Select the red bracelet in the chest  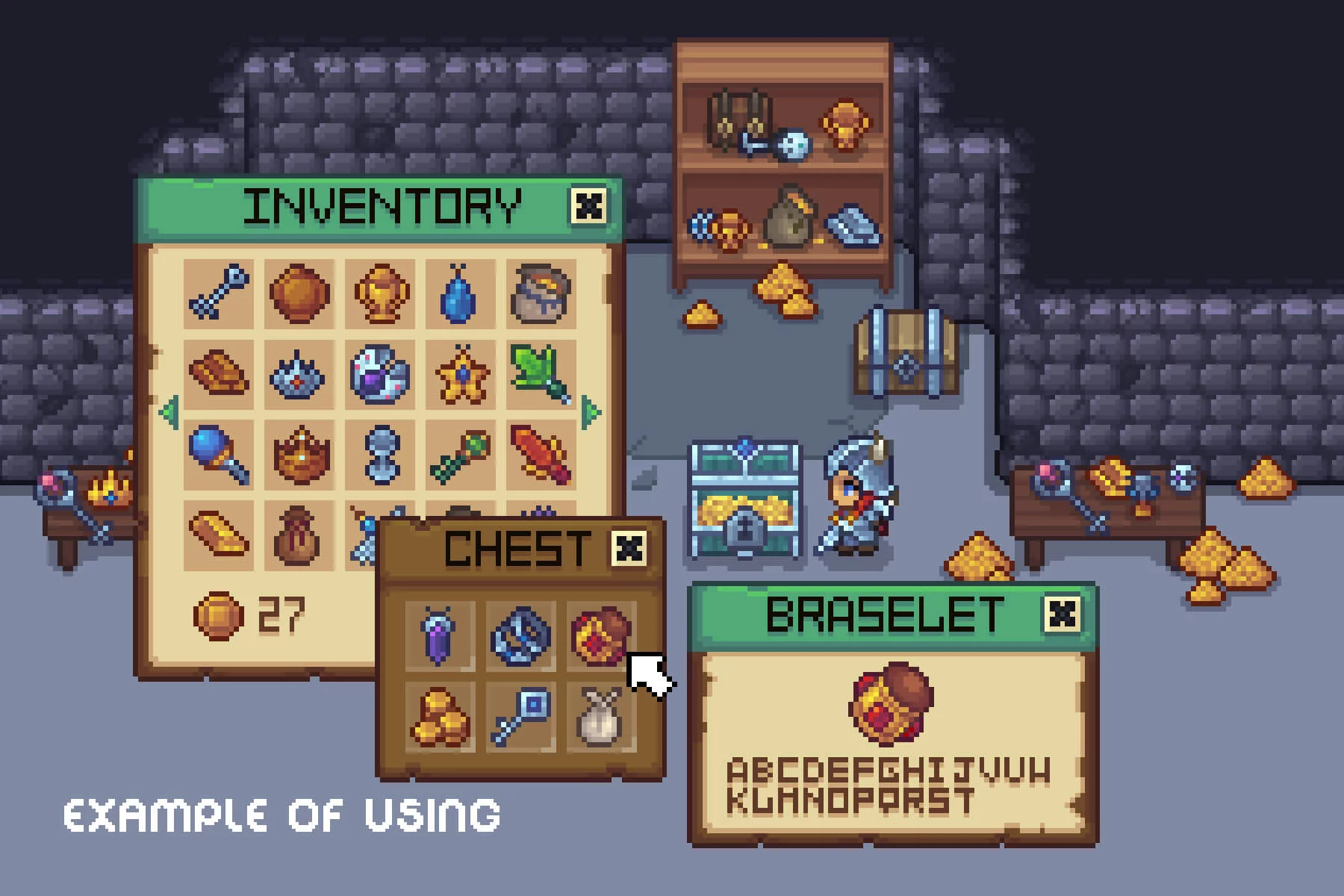tap(601, 635)
